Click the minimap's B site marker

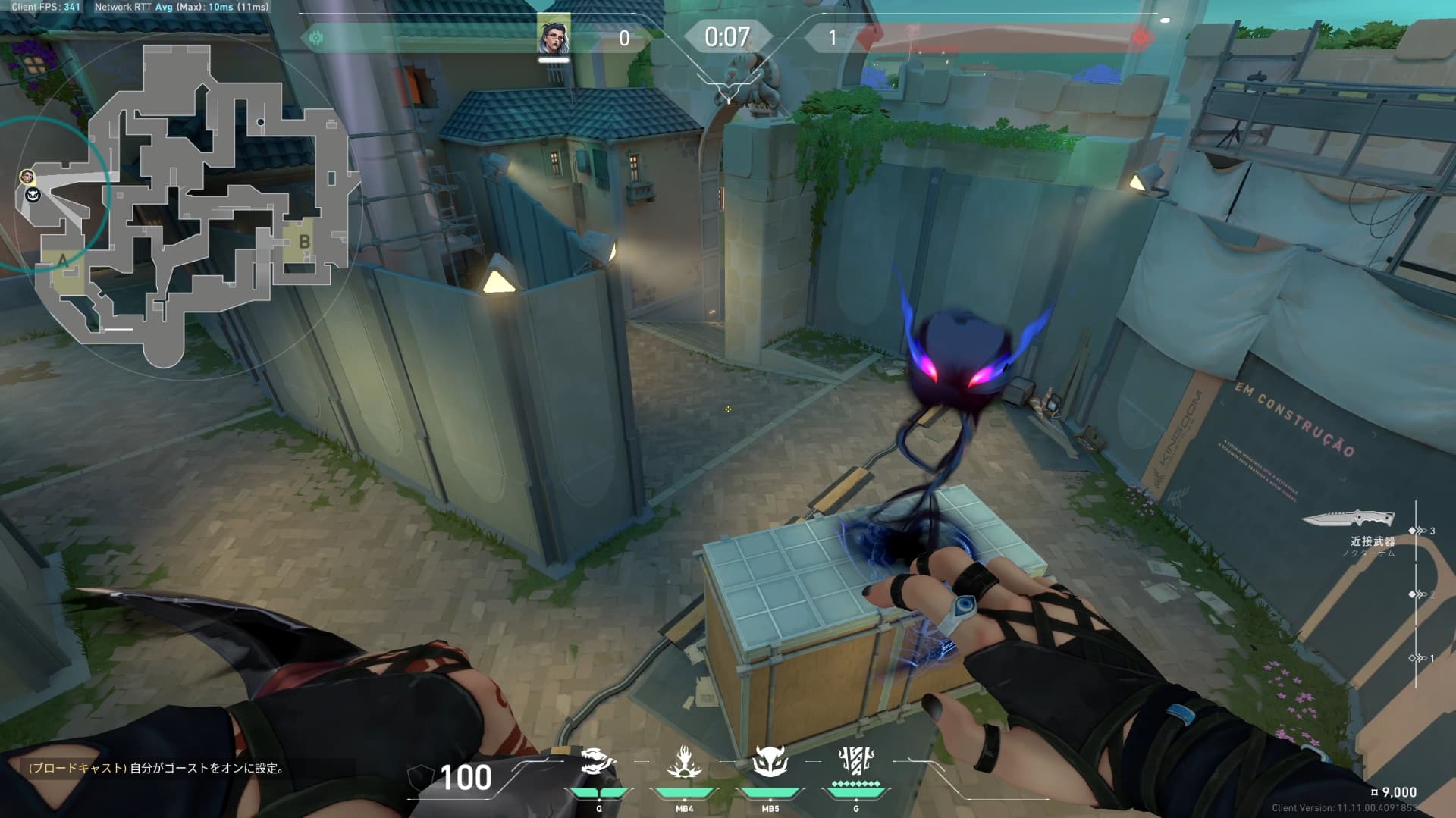coord(304,242)
